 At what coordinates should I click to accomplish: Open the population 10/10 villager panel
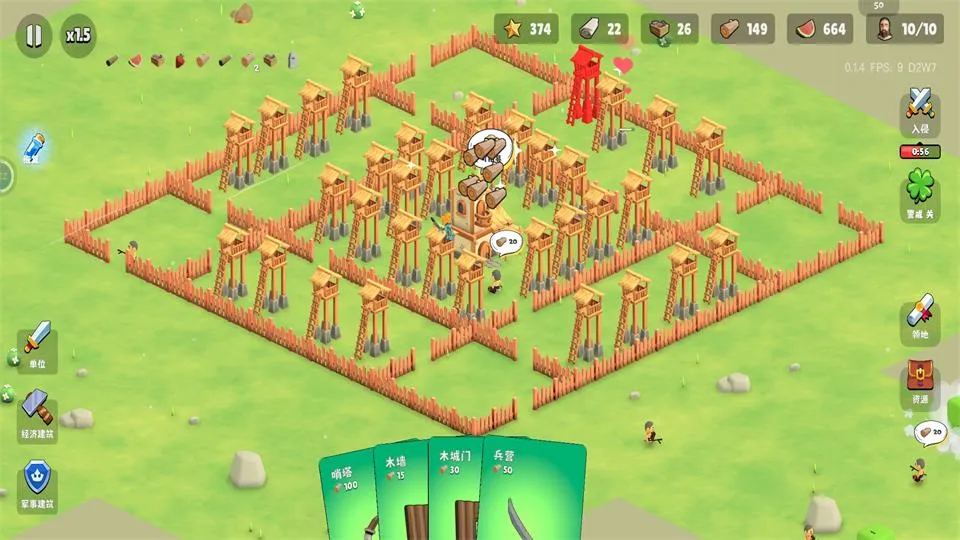905,29
